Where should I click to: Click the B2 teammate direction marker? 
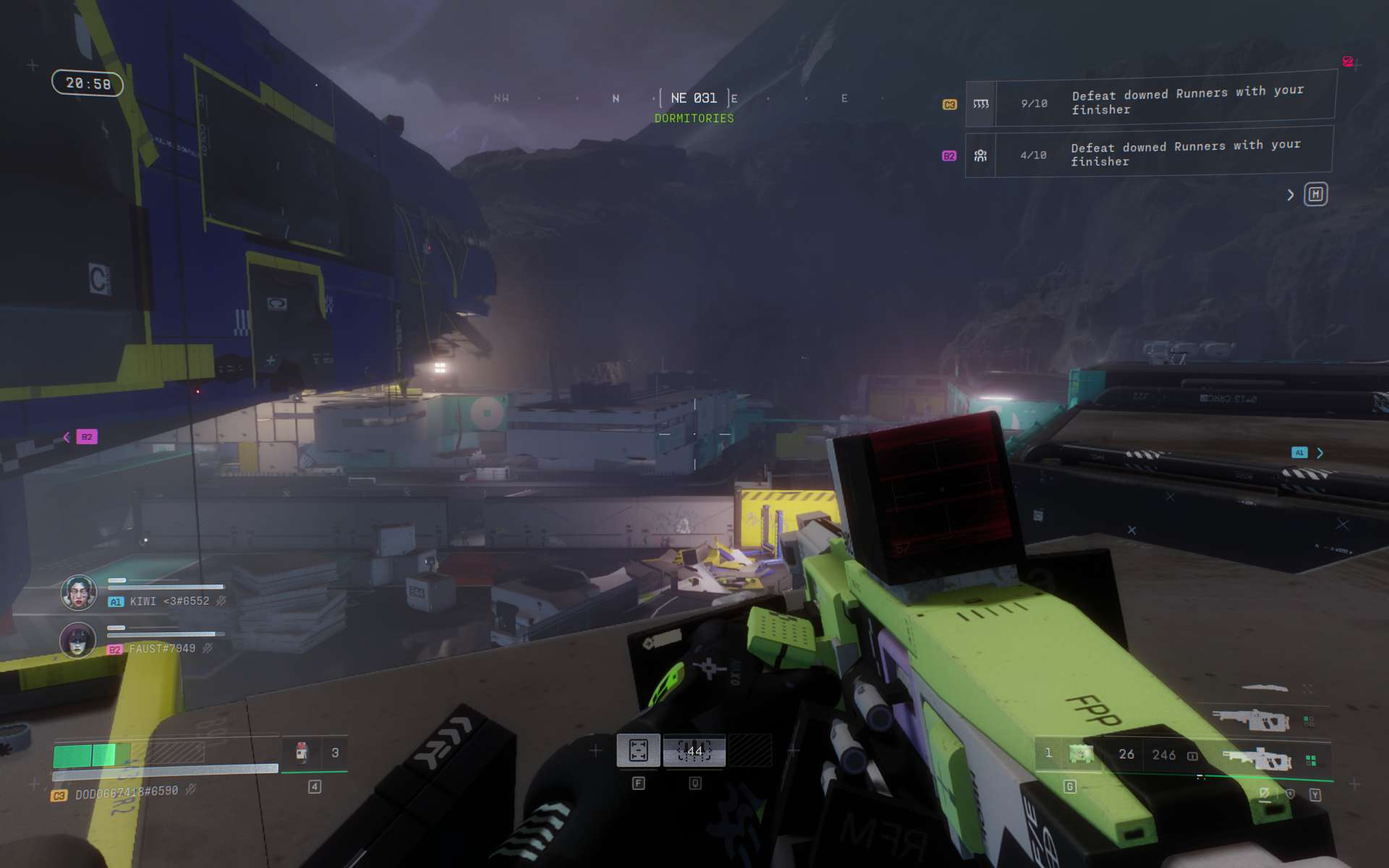point(86,437)
